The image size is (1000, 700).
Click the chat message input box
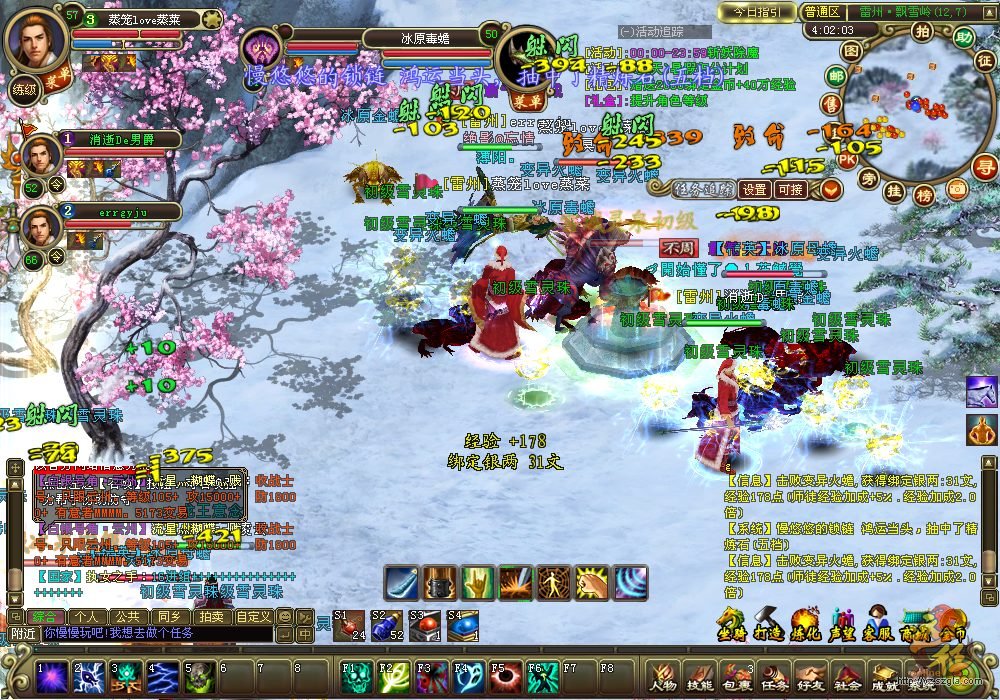155,634
